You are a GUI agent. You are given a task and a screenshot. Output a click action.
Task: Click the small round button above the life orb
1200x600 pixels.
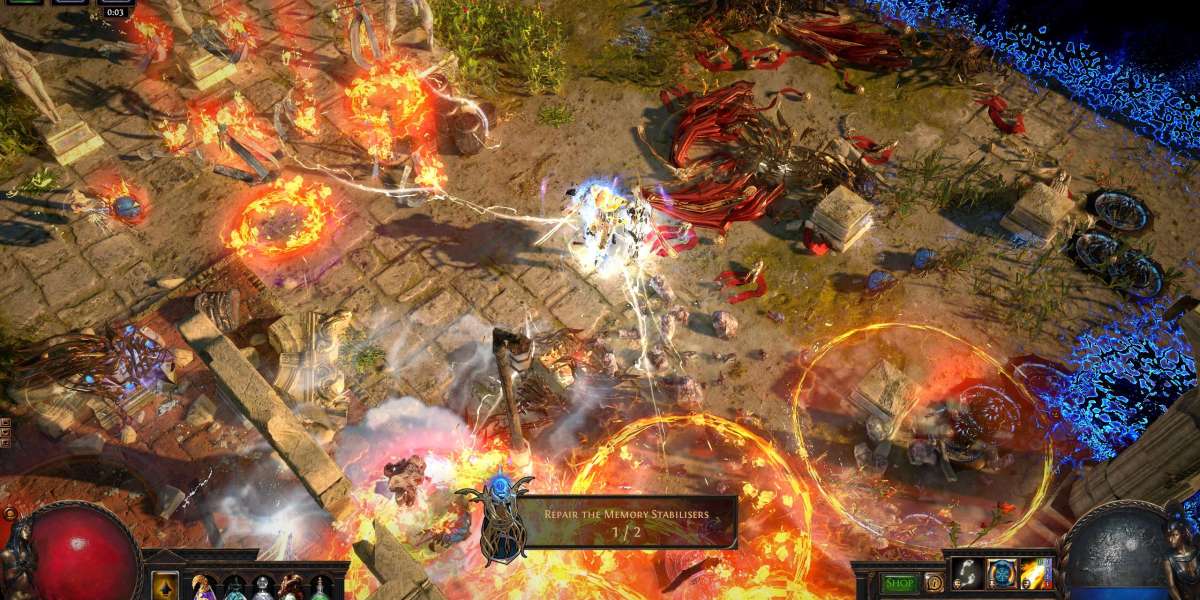[10, 514]
